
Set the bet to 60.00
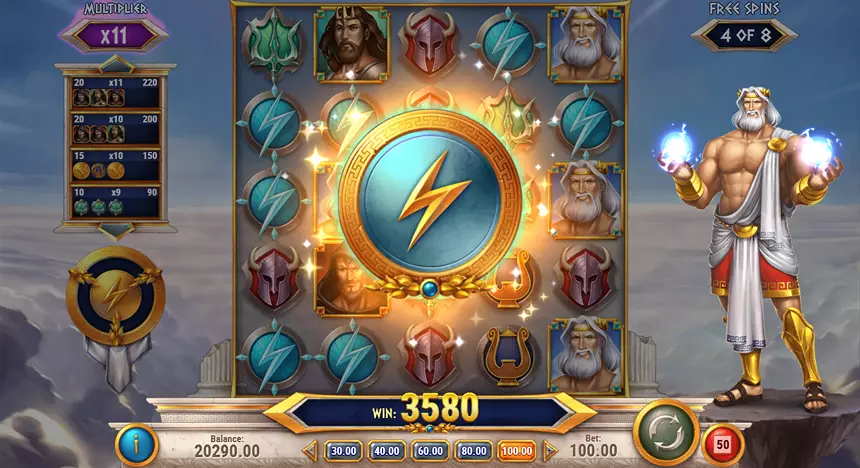click(430, 451)
